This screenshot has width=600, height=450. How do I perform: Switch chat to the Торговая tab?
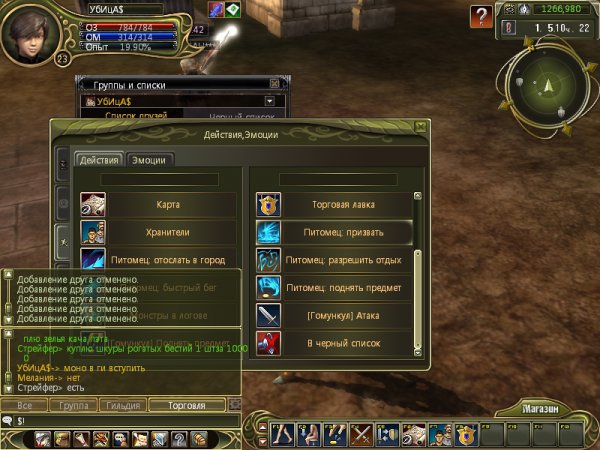click(x=187, y=405)
